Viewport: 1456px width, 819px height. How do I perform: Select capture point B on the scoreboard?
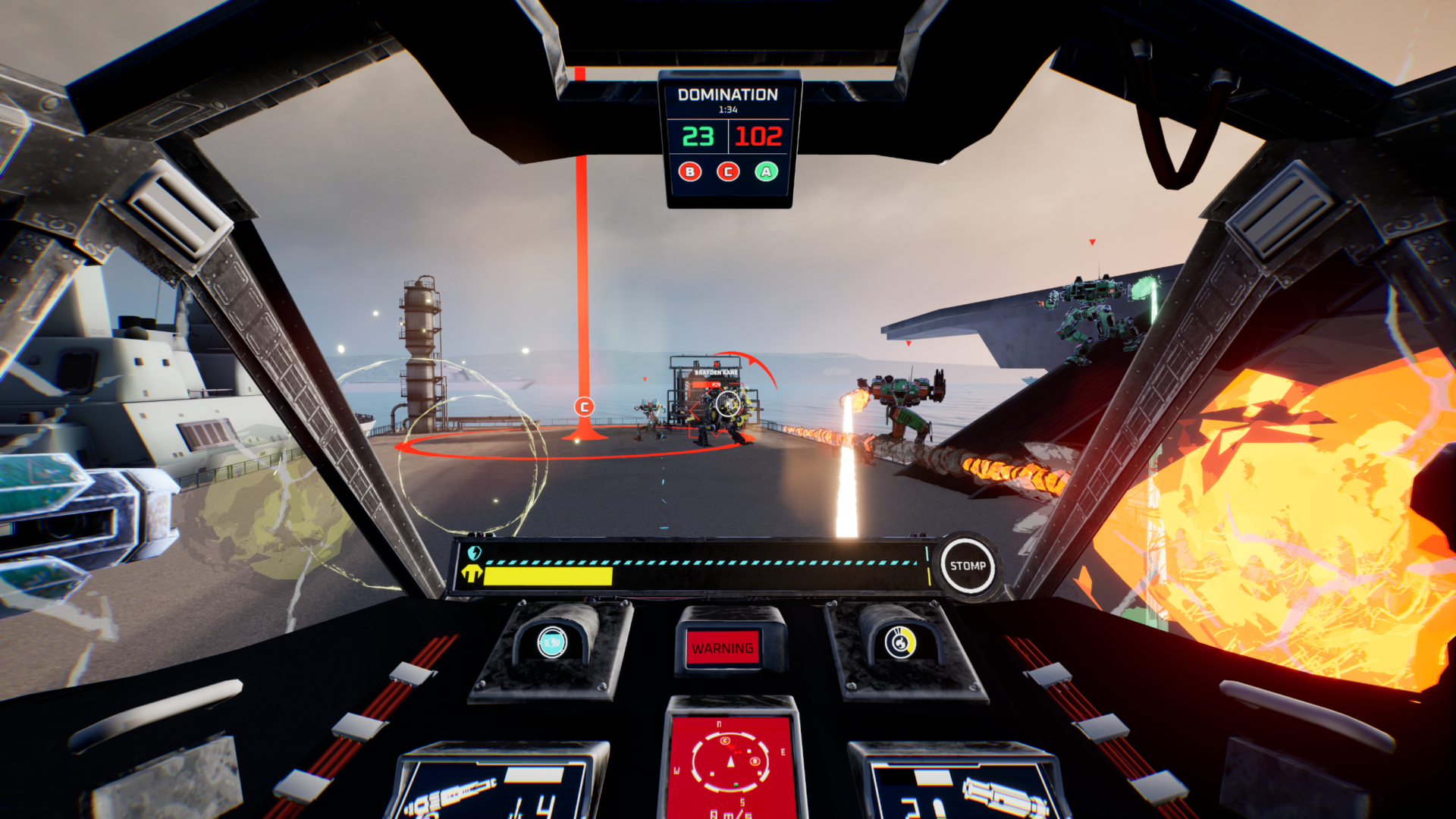690,172
